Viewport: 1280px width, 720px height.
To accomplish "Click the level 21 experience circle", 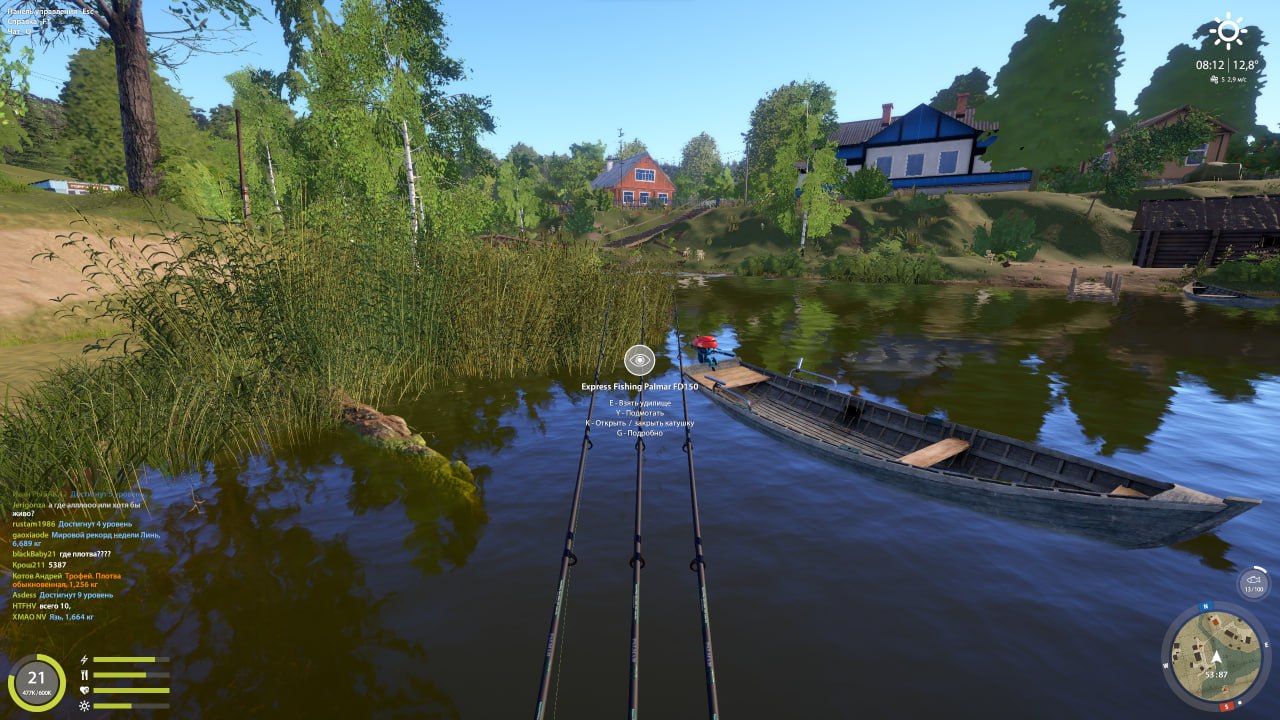I will pyautogui.click(x=37, y=682).
